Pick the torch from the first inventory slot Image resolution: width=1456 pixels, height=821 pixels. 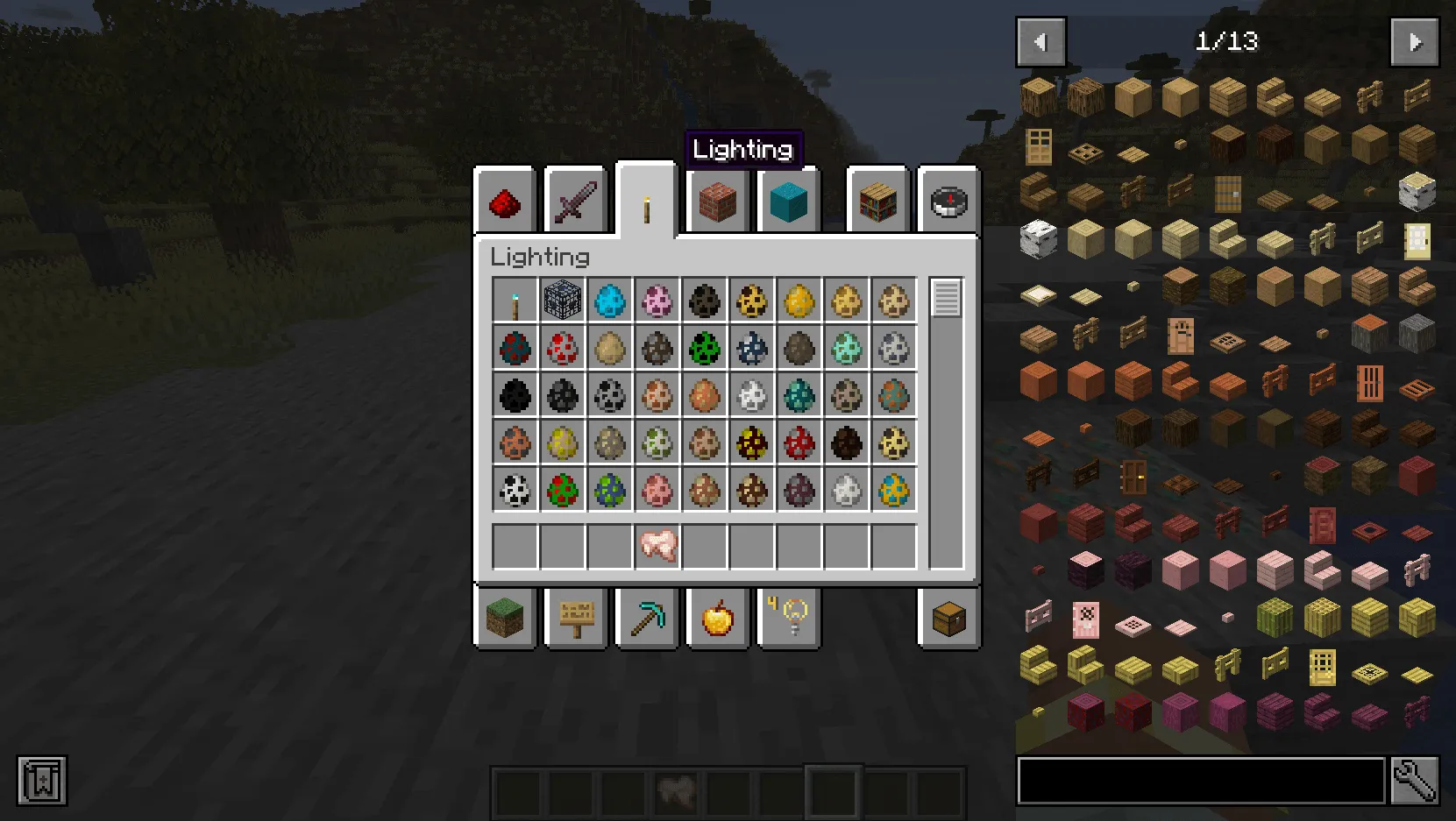coord(514,300)
